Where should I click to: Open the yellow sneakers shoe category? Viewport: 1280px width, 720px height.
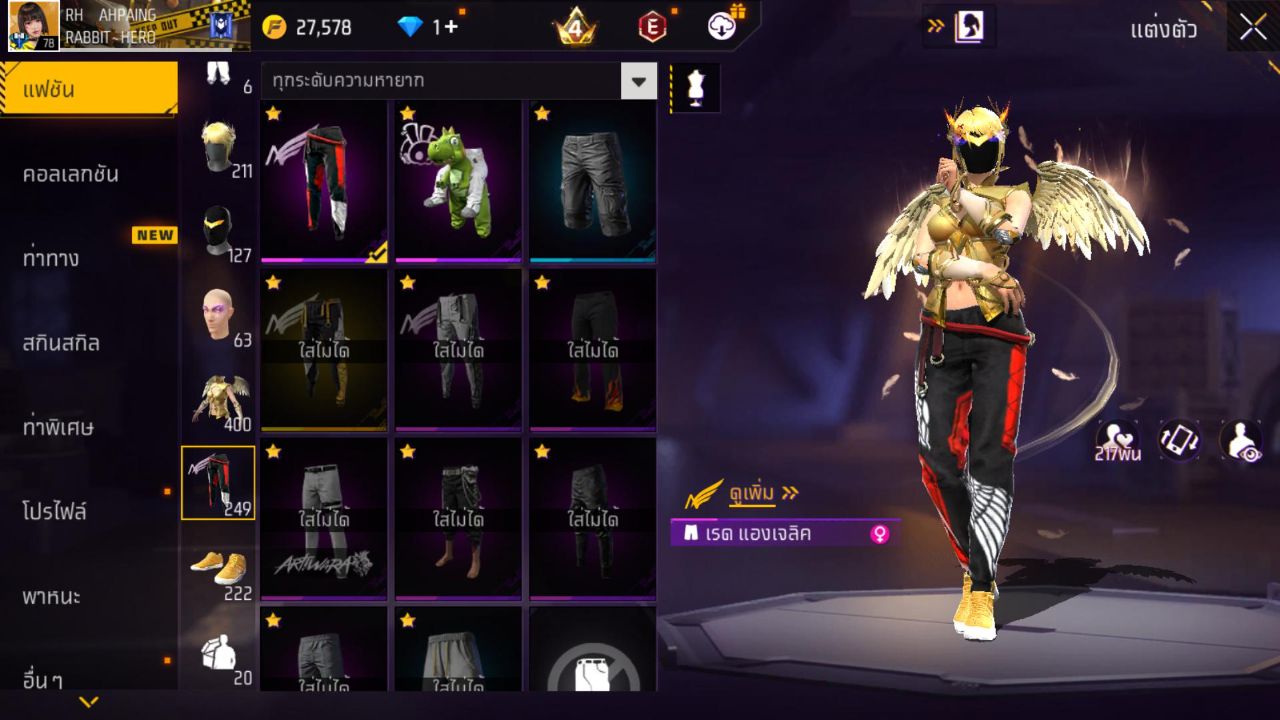[218, 568]
